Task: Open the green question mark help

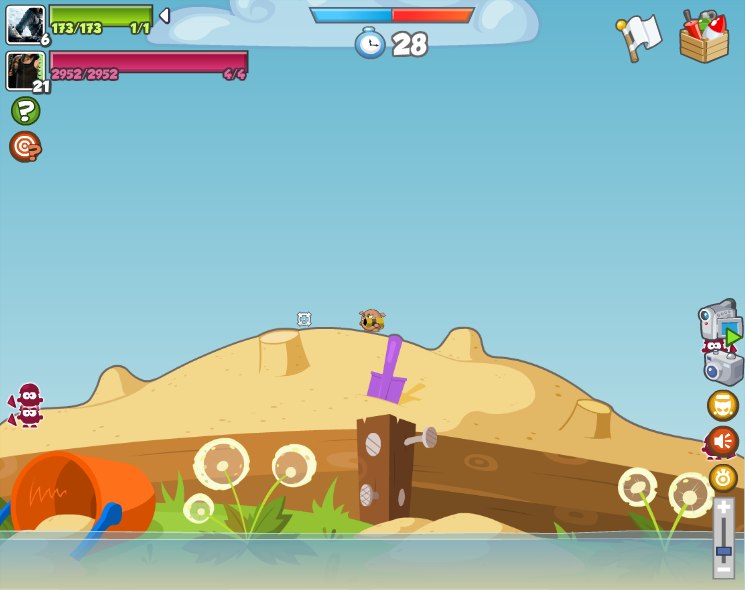Action: [26, 110]
